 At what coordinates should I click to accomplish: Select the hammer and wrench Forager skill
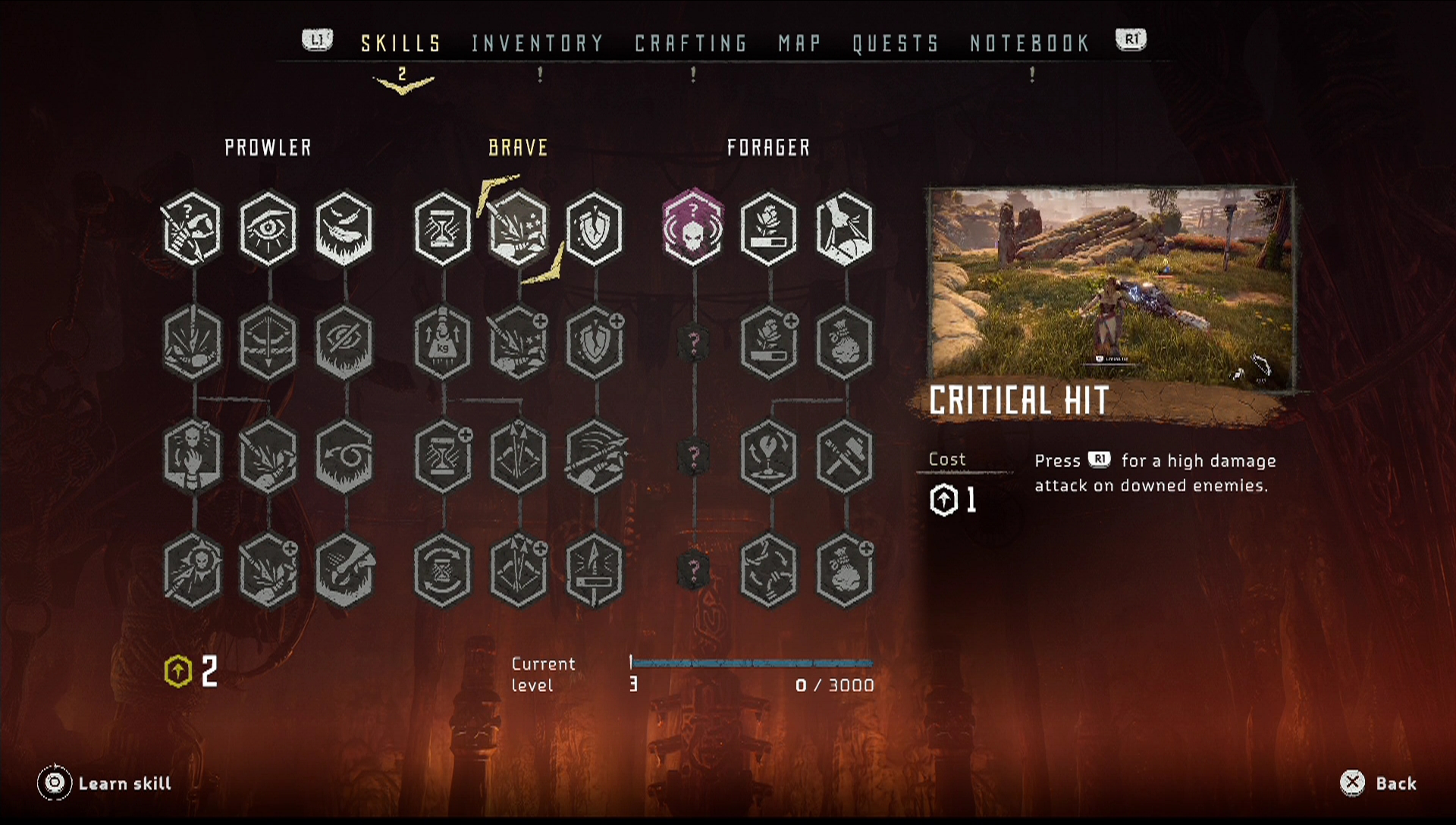844,456
